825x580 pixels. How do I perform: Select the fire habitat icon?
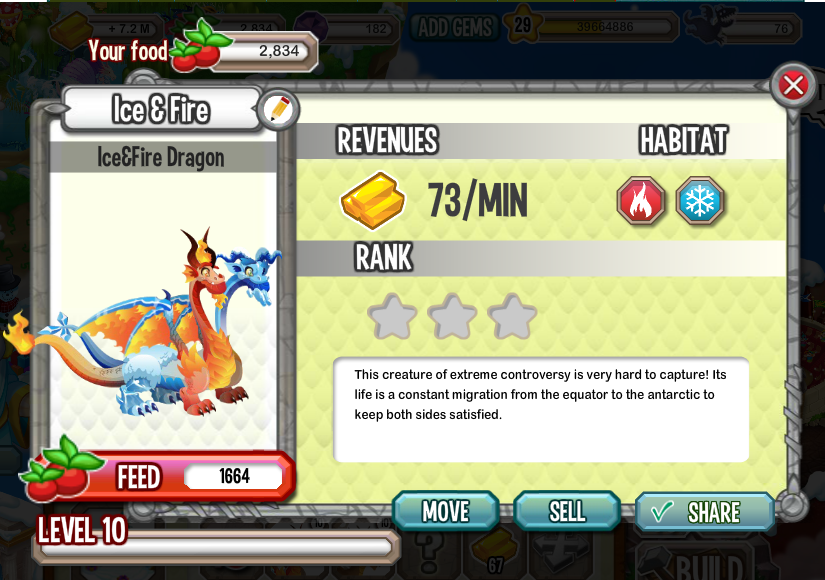pos(640,201)
